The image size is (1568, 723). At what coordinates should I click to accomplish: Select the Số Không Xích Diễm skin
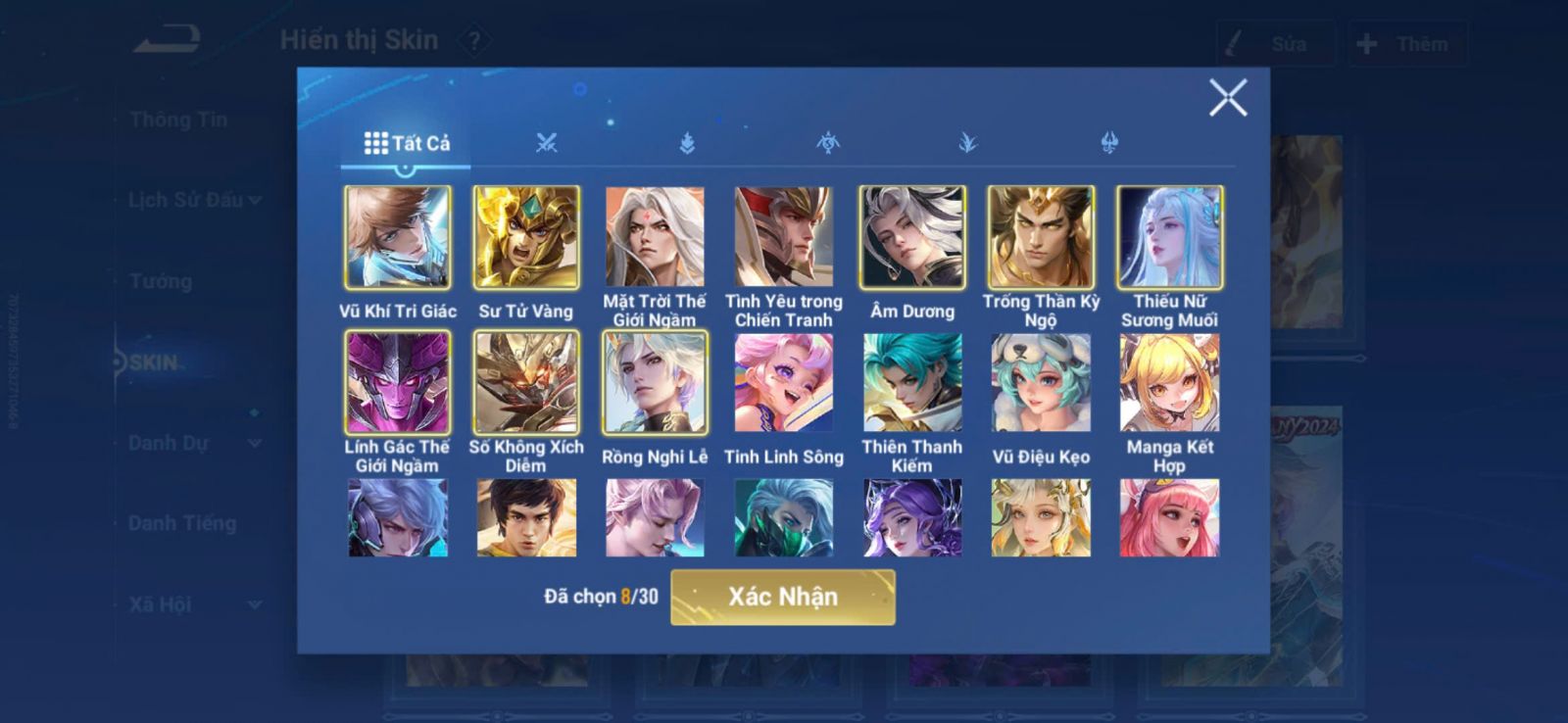[526, 383]
